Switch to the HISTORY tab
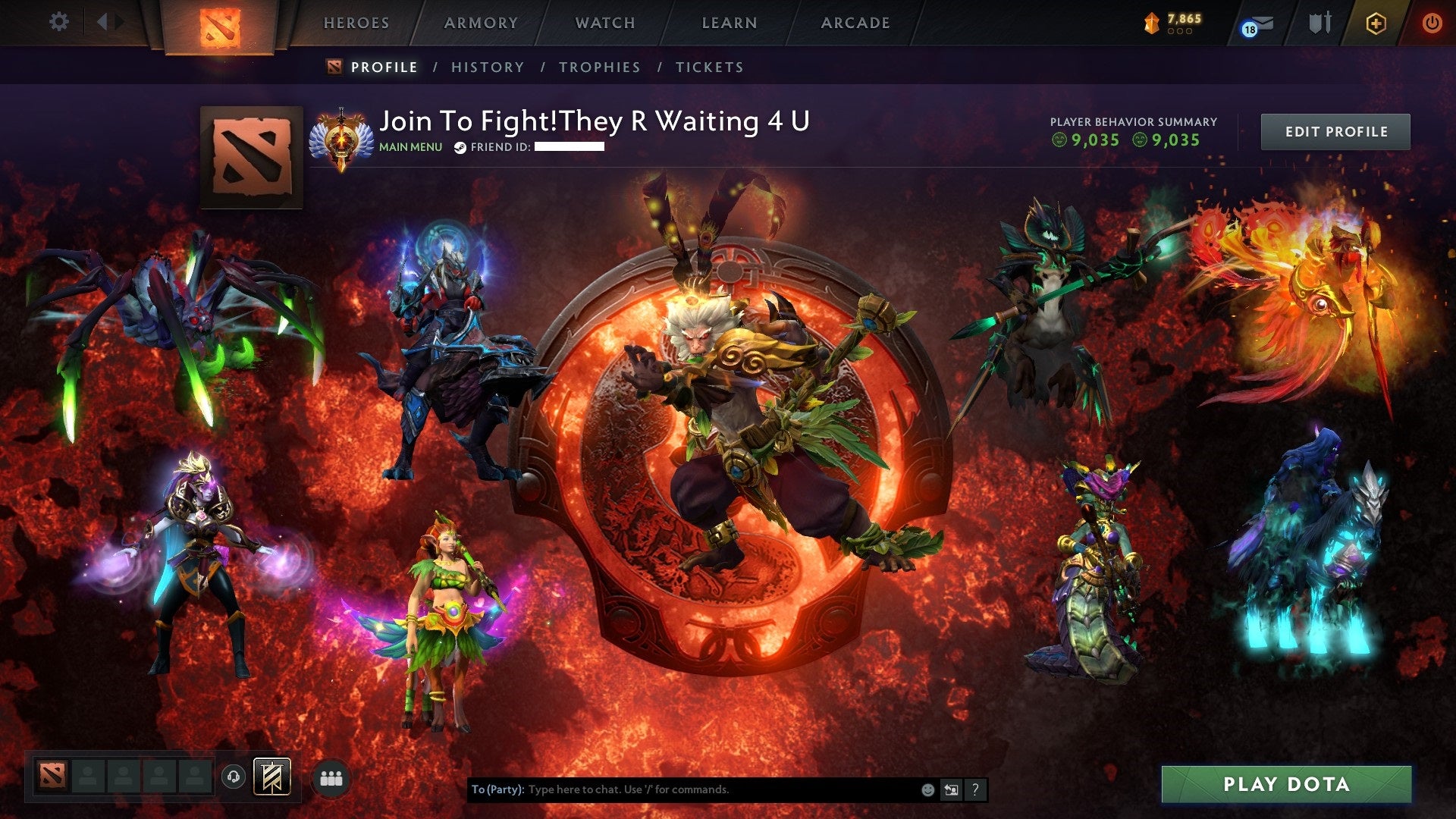This screenshot has height=819, width=1456. (487, 67)
